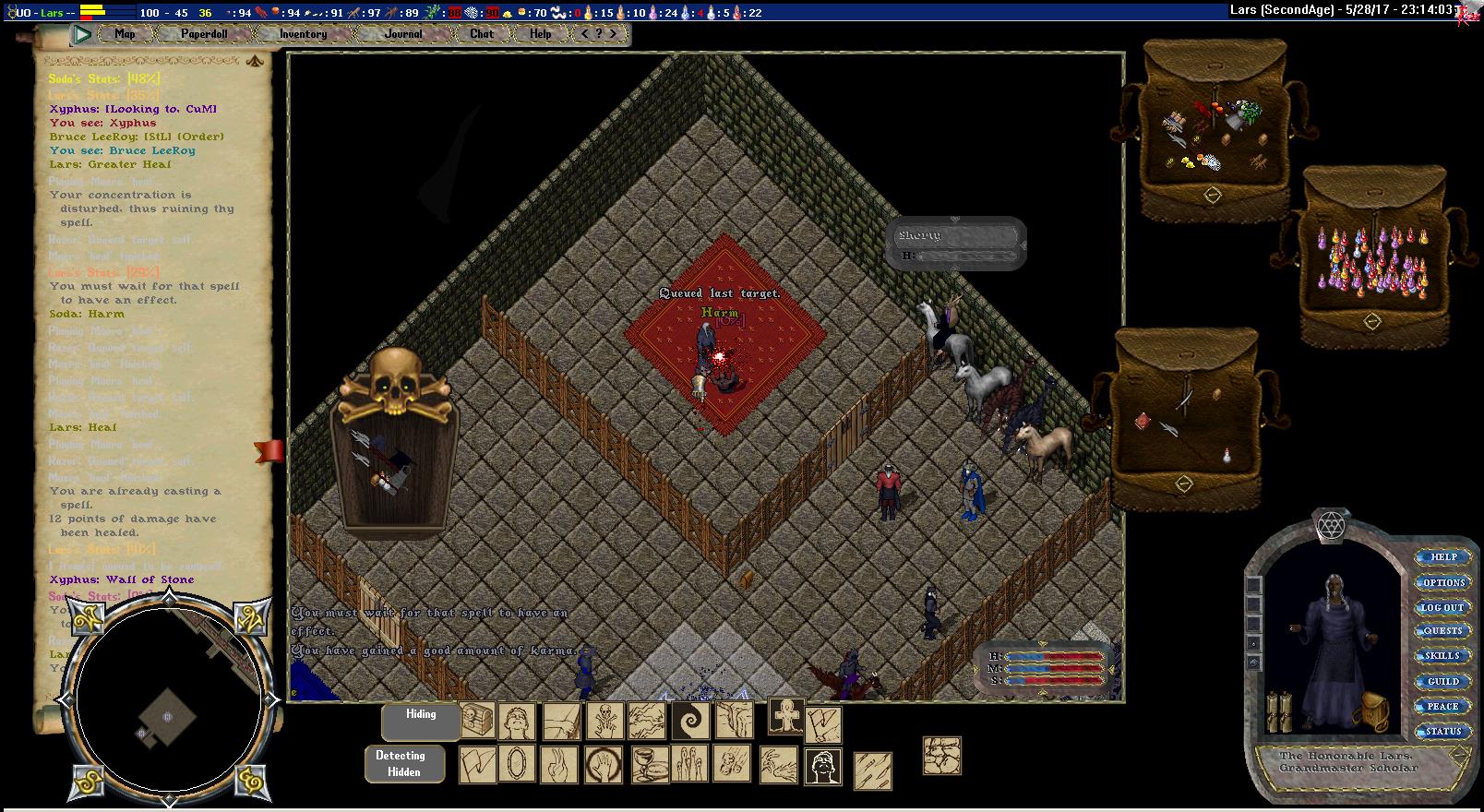
Task: Use the Hiding skill button
Action: (x=421, y=722)
